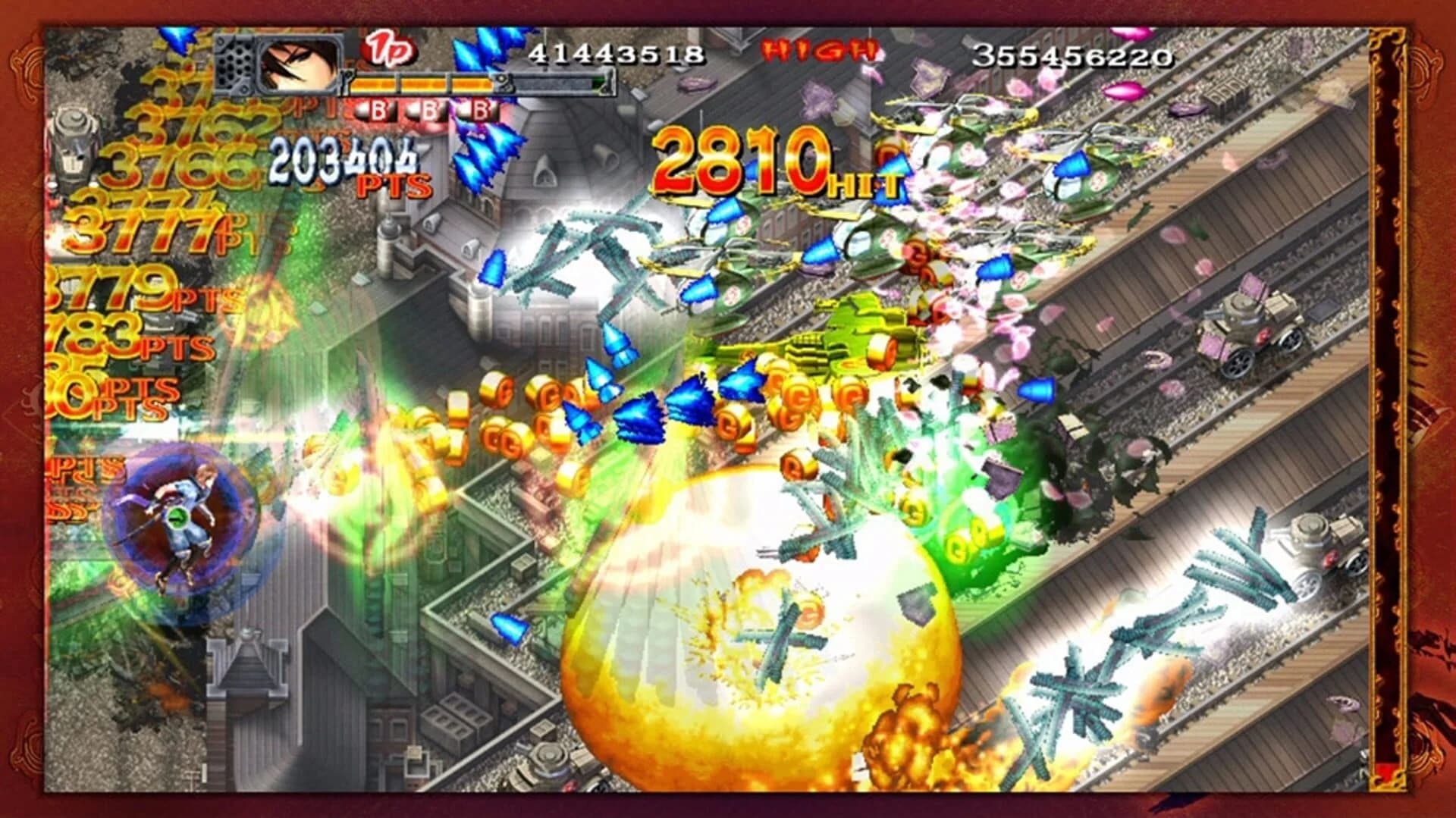
Task: Expand the orange power gauge segments
Action: click(x=425, y=85)
